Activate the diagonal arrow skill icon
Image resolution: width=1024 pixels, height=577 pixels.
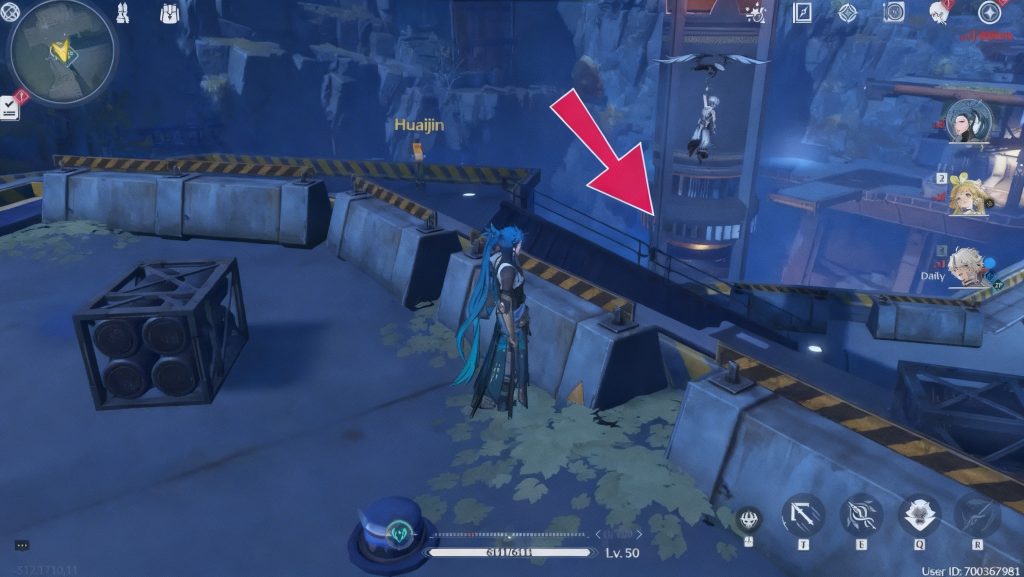pyautogui.click(x=803, y=516)
